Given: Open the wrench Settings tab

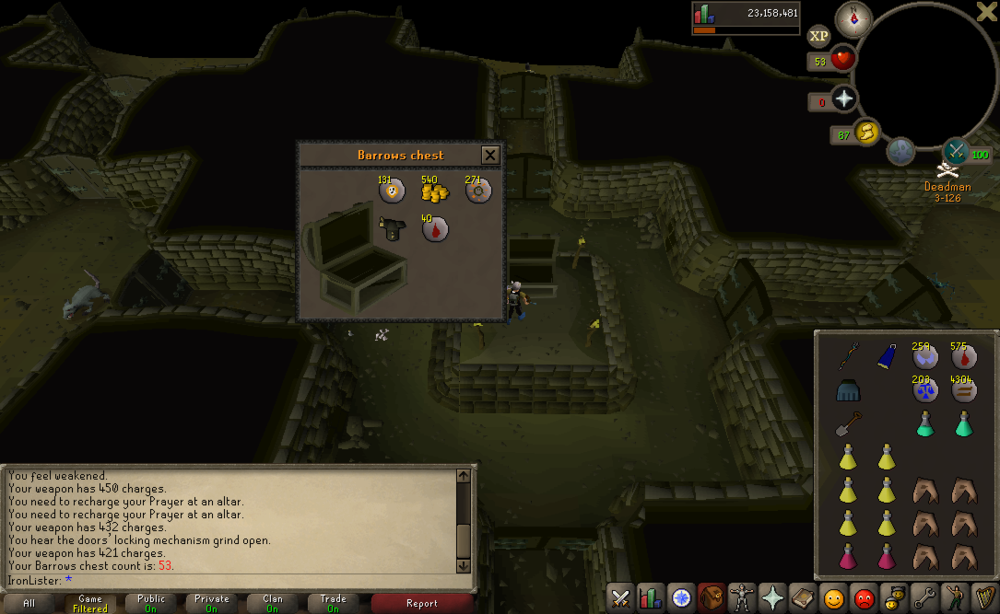Looking at the screenshot, I should pyautogui.click(x=924, y=598).
